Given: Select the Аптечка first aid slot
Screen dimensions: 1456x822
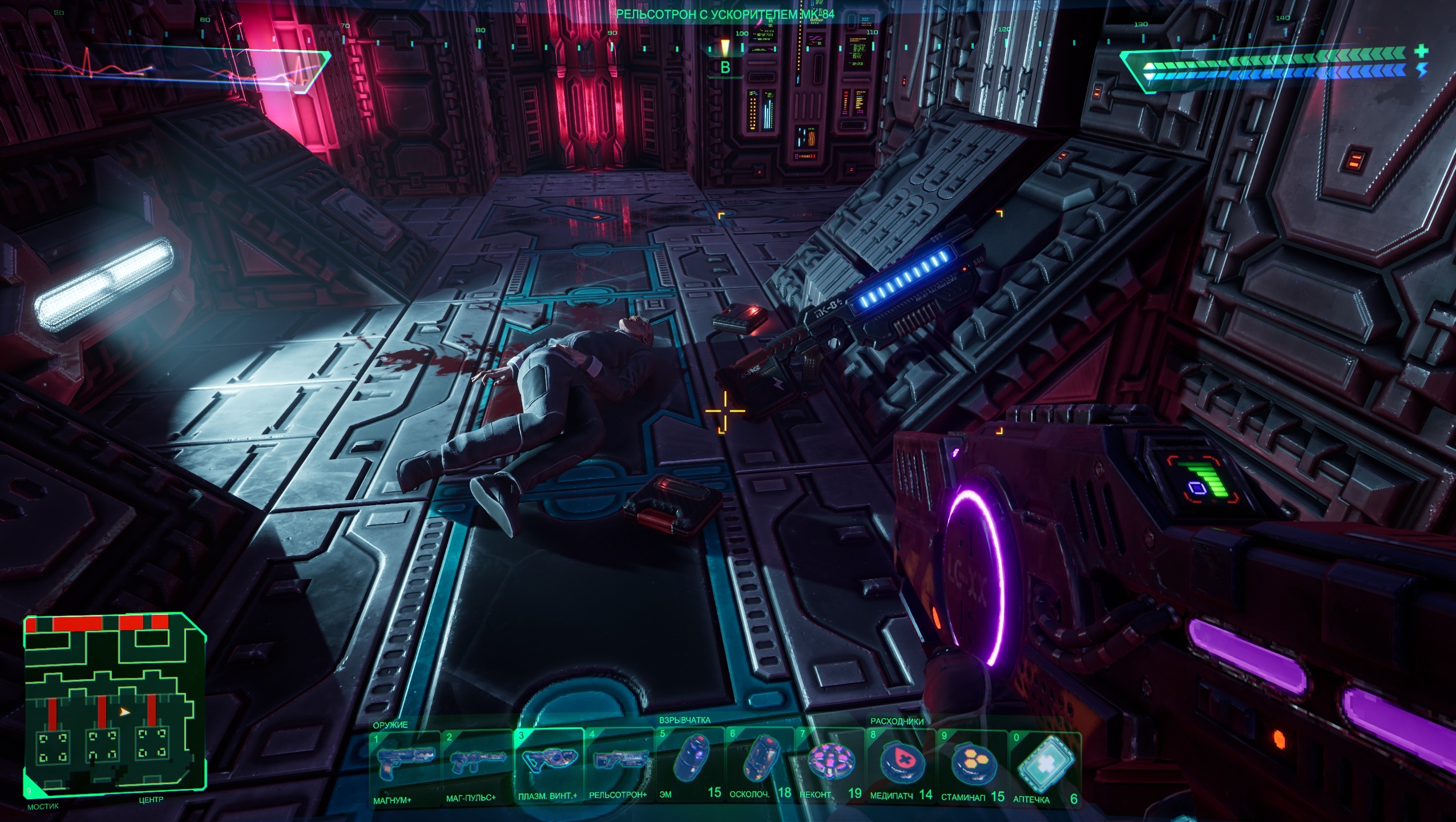Looking at the screenshot, I should point(1045,764).
